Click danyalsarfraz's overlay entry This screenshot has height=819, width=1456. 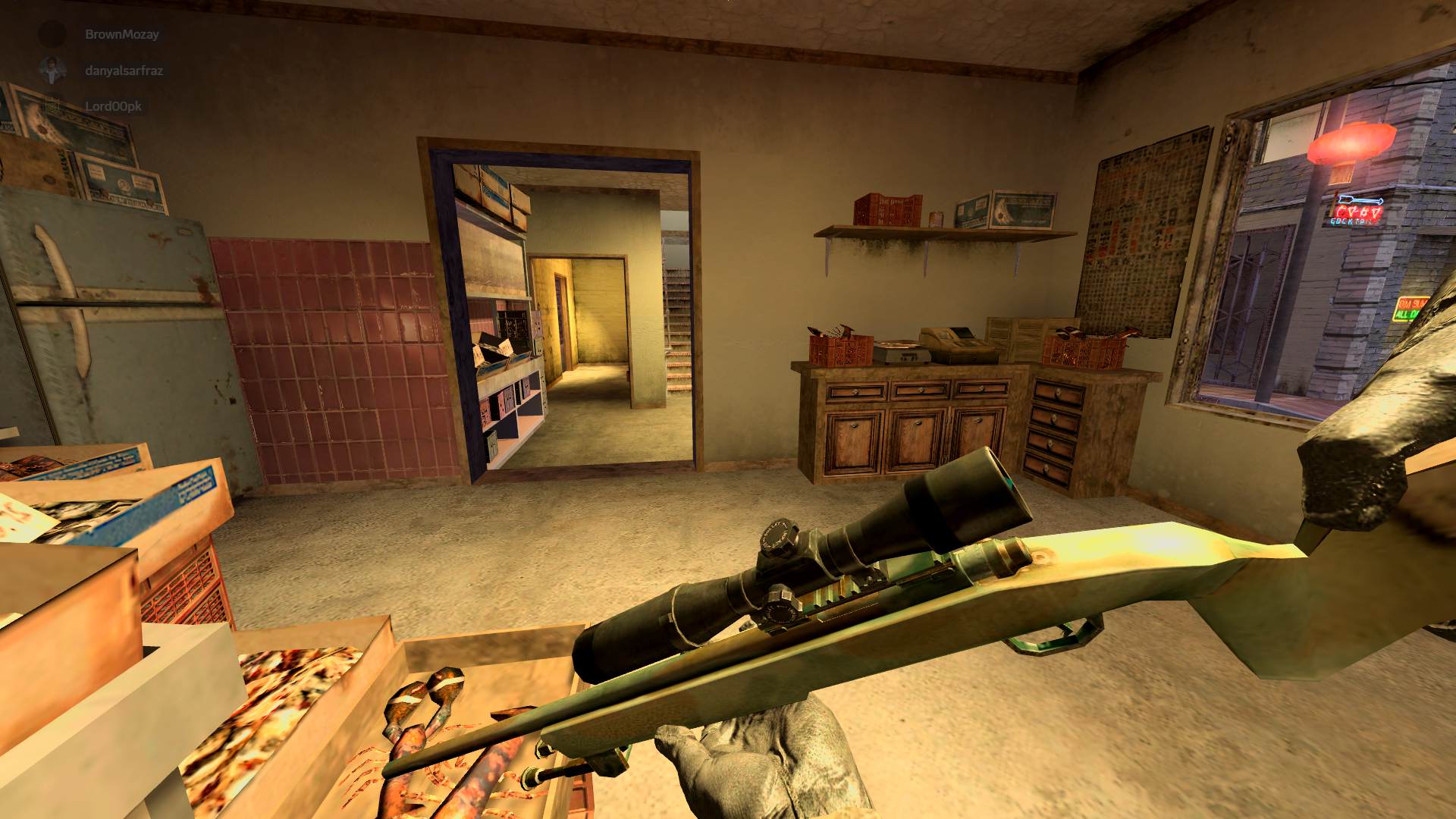tap(124, 71)
